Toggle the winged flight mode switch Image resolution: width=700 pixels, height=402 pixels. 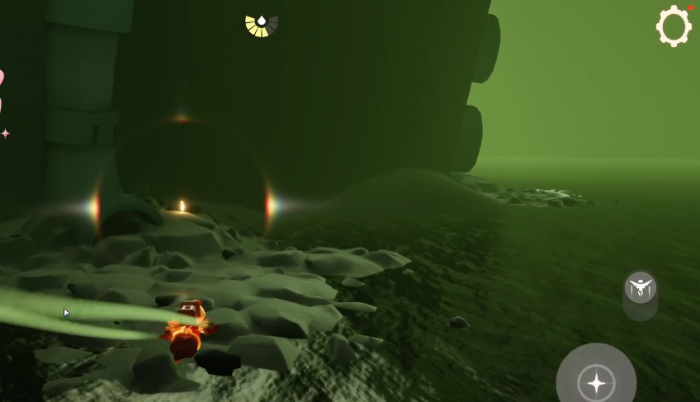640,290
